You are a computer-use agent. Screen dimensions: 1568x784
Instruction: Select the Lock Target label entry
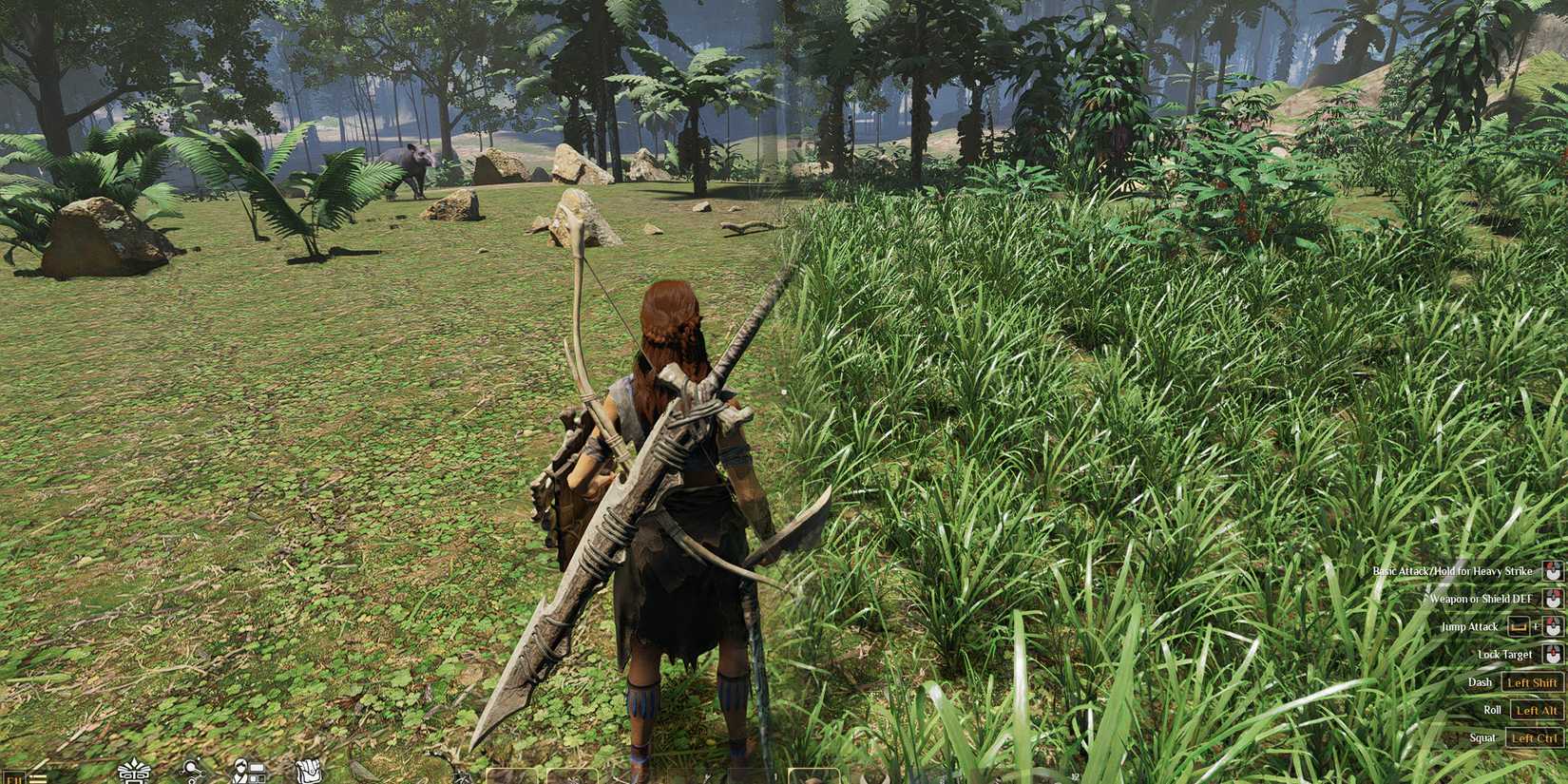coord(1505,655)
